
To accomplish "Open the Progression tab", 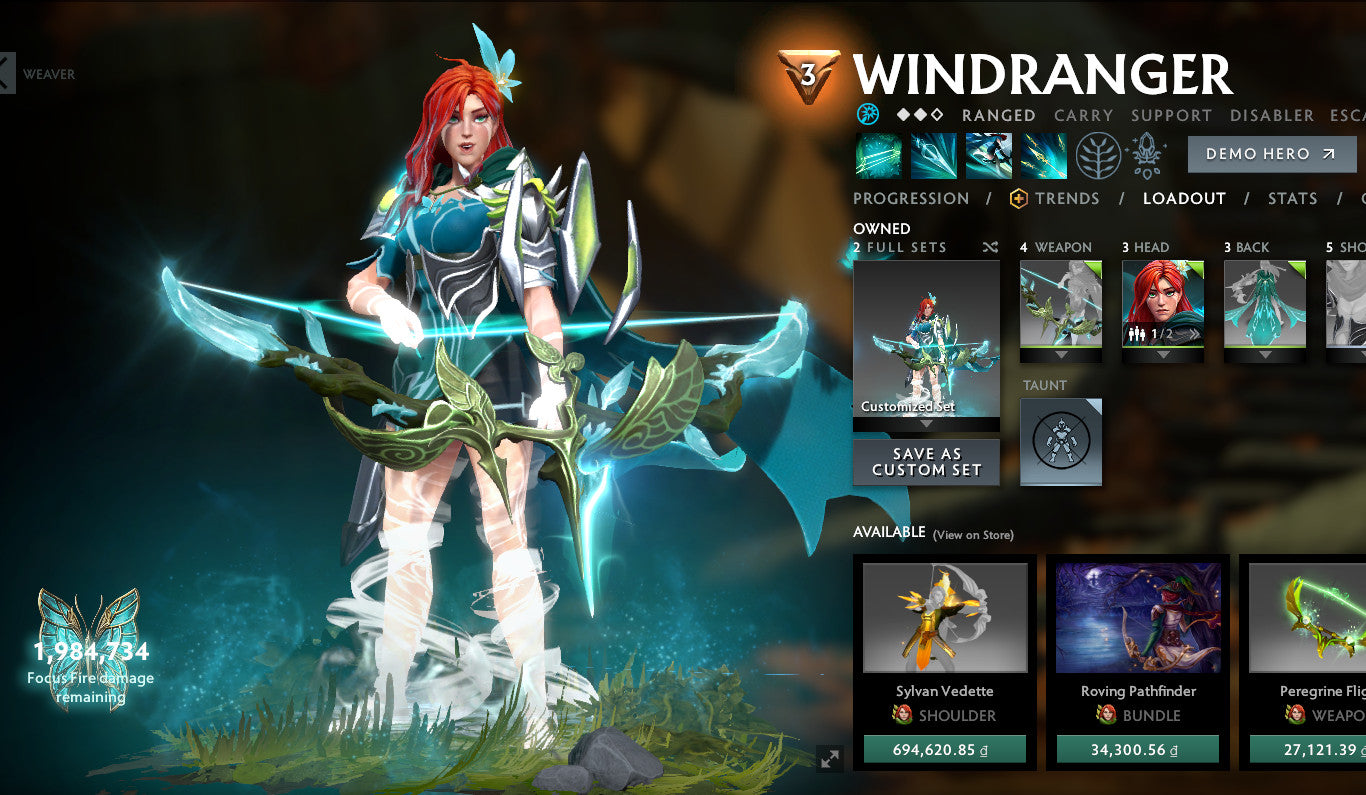I will pos(911,198).
